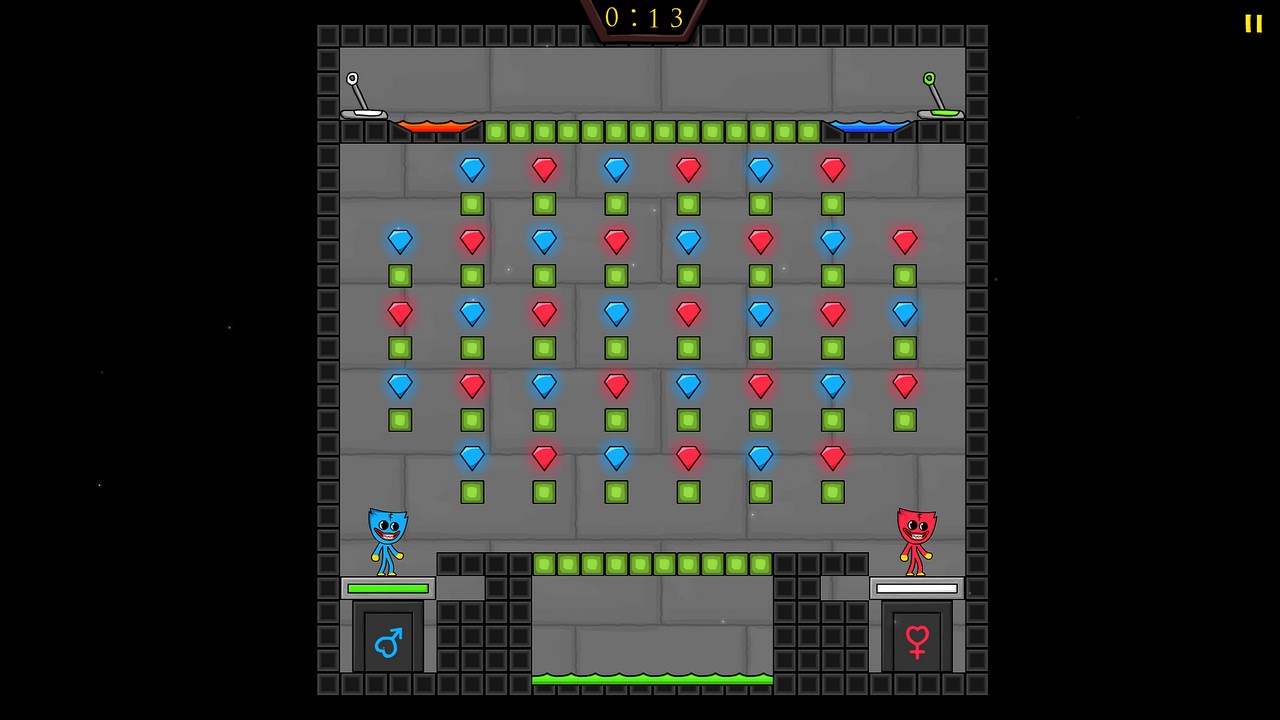1280x720 pixels.
Task: Click the green platform above the center pit
Action: coord(652,564)
